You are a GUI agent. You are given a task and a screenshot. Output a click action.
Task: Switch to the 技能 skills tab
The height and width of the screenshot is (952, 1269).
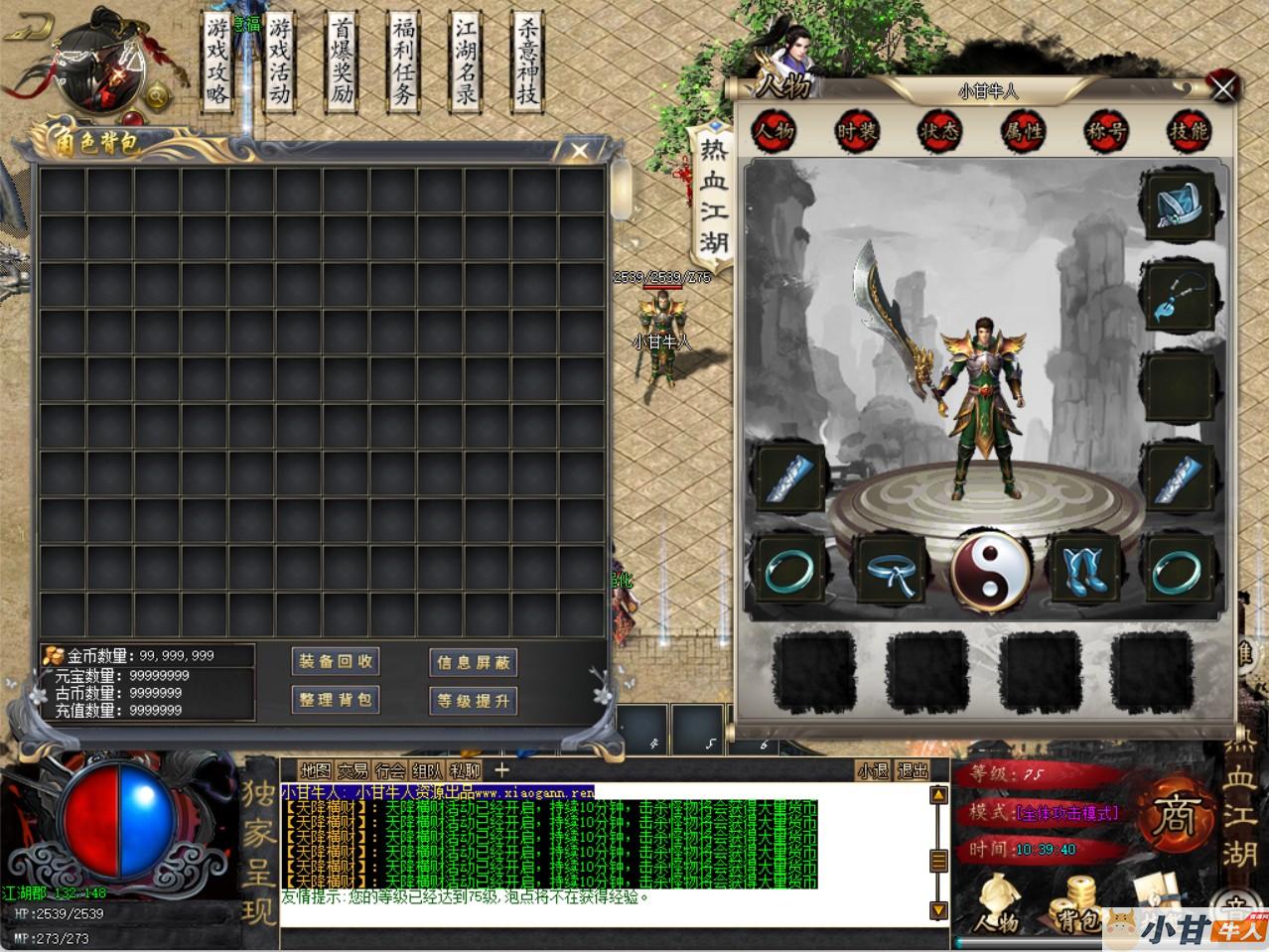1188,132
